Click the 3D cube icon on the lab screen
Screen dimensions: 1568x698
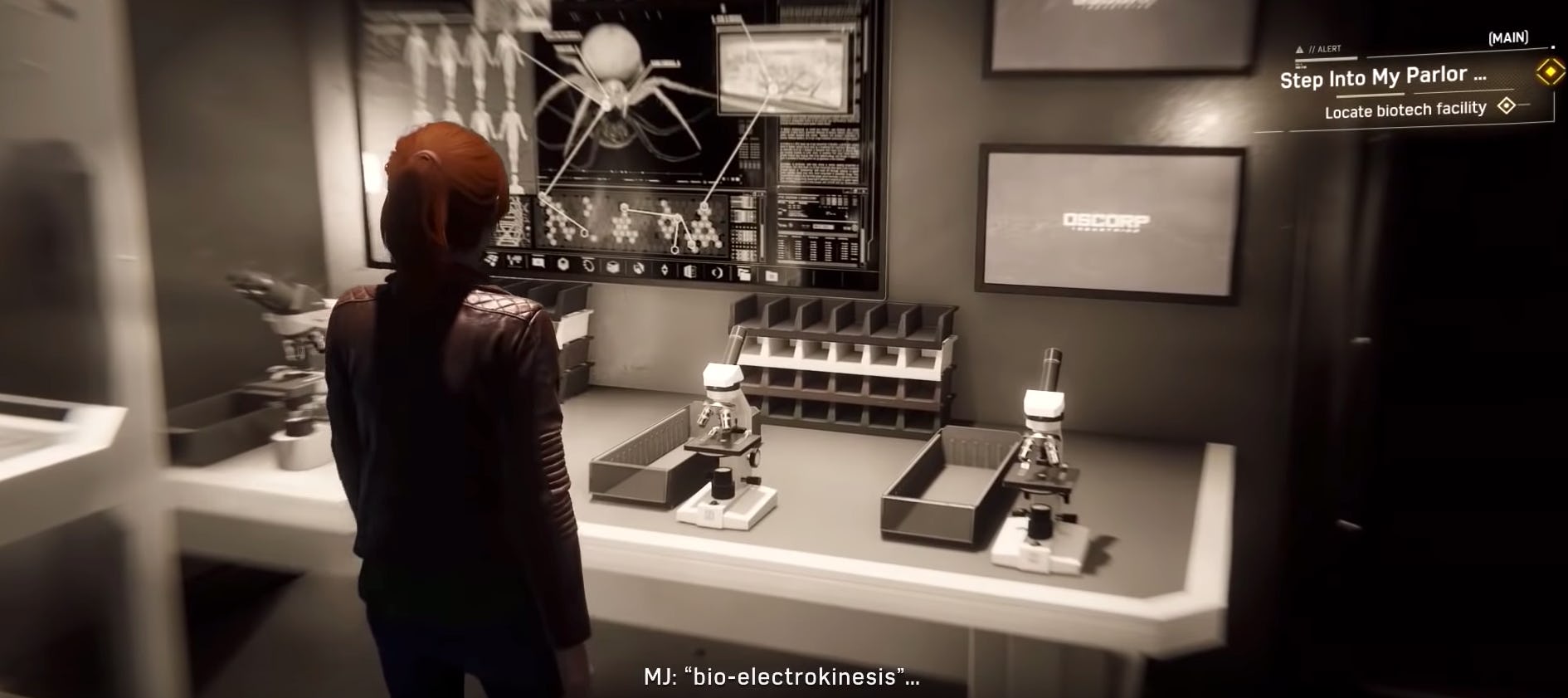(612, 268)
